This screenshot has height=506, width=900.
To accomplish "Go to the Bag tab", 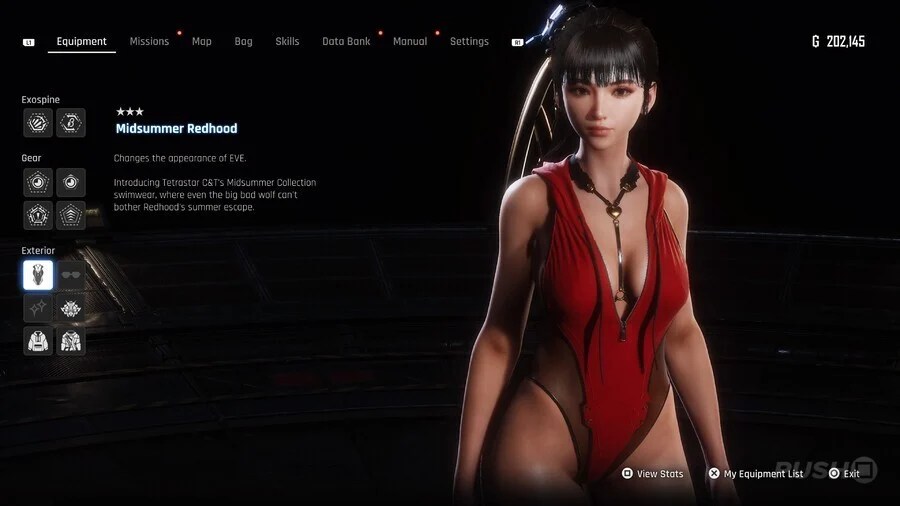I will [x=243, y=42].
